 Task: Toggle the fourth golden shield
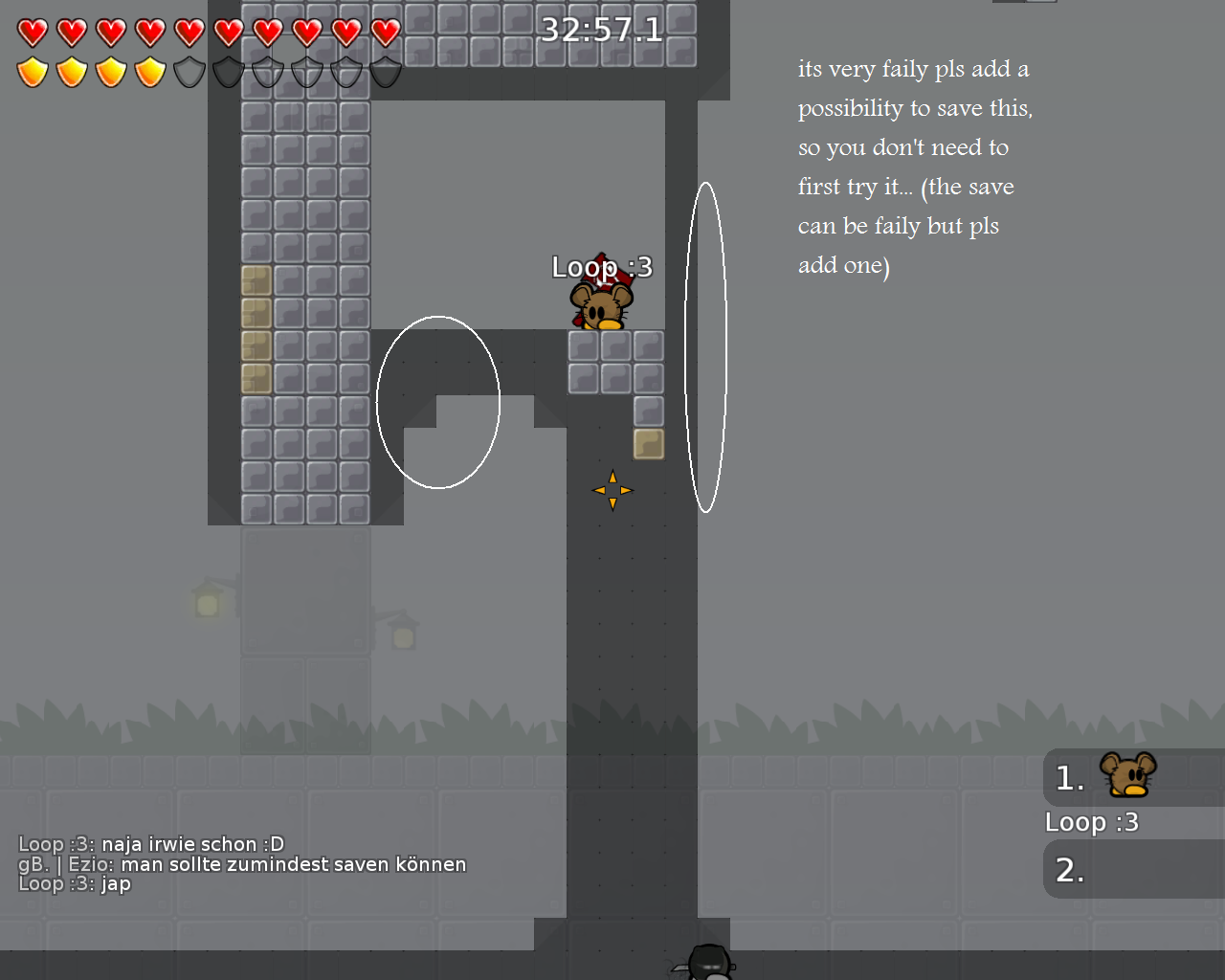(x=147, y=71)
